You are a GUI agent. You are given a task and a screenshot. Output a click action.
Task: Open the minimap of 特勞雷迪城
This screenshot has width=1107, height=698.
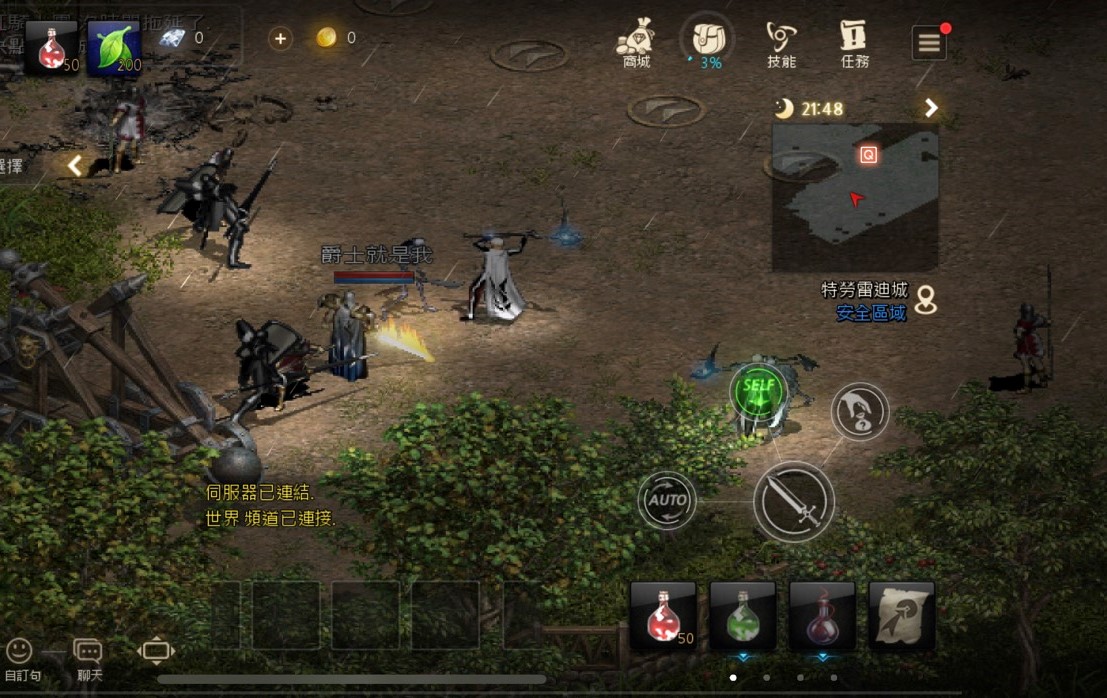(x=854, y=196)
